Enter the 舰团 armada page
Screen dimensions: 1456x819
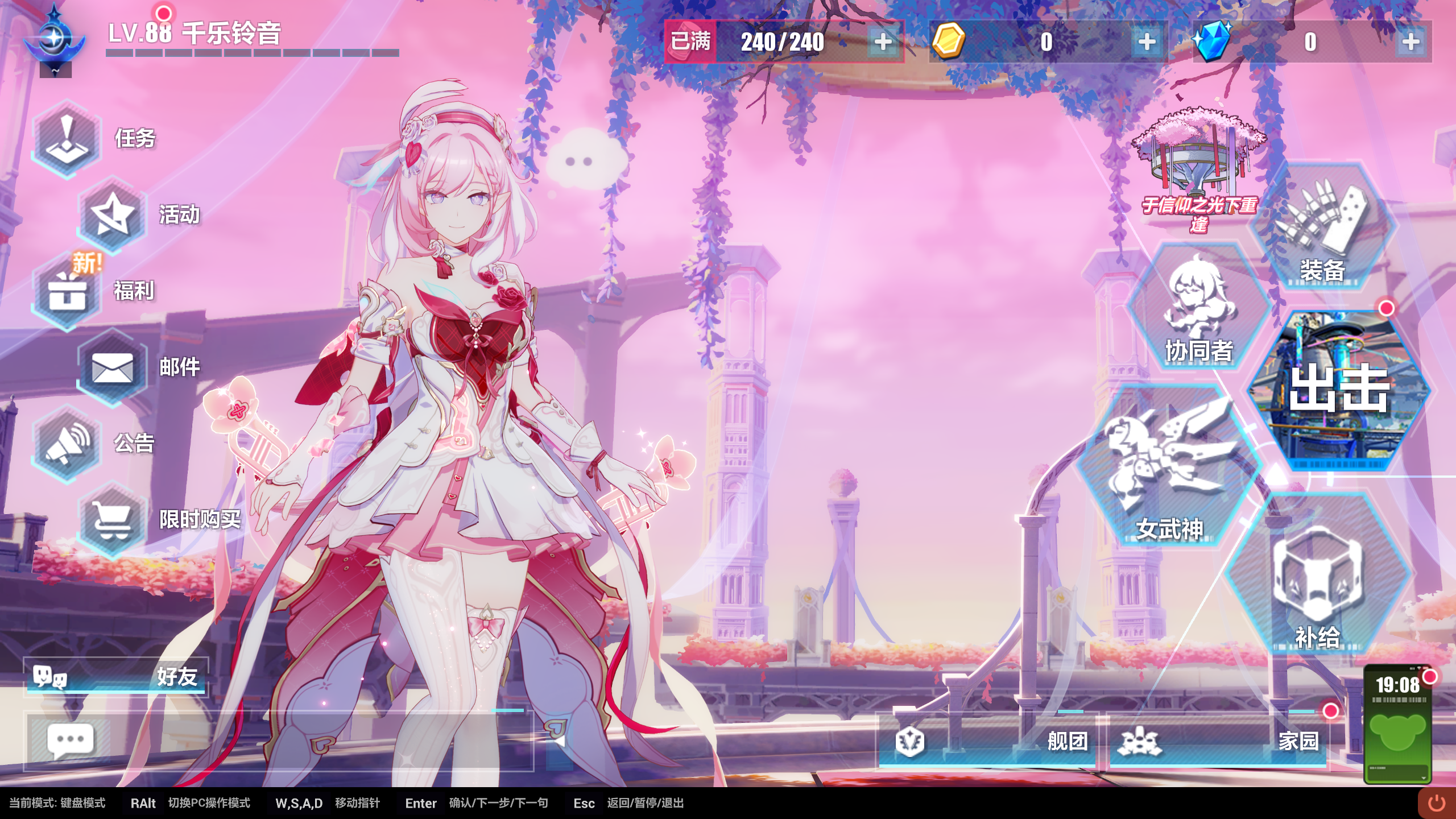tap(988, 741)
